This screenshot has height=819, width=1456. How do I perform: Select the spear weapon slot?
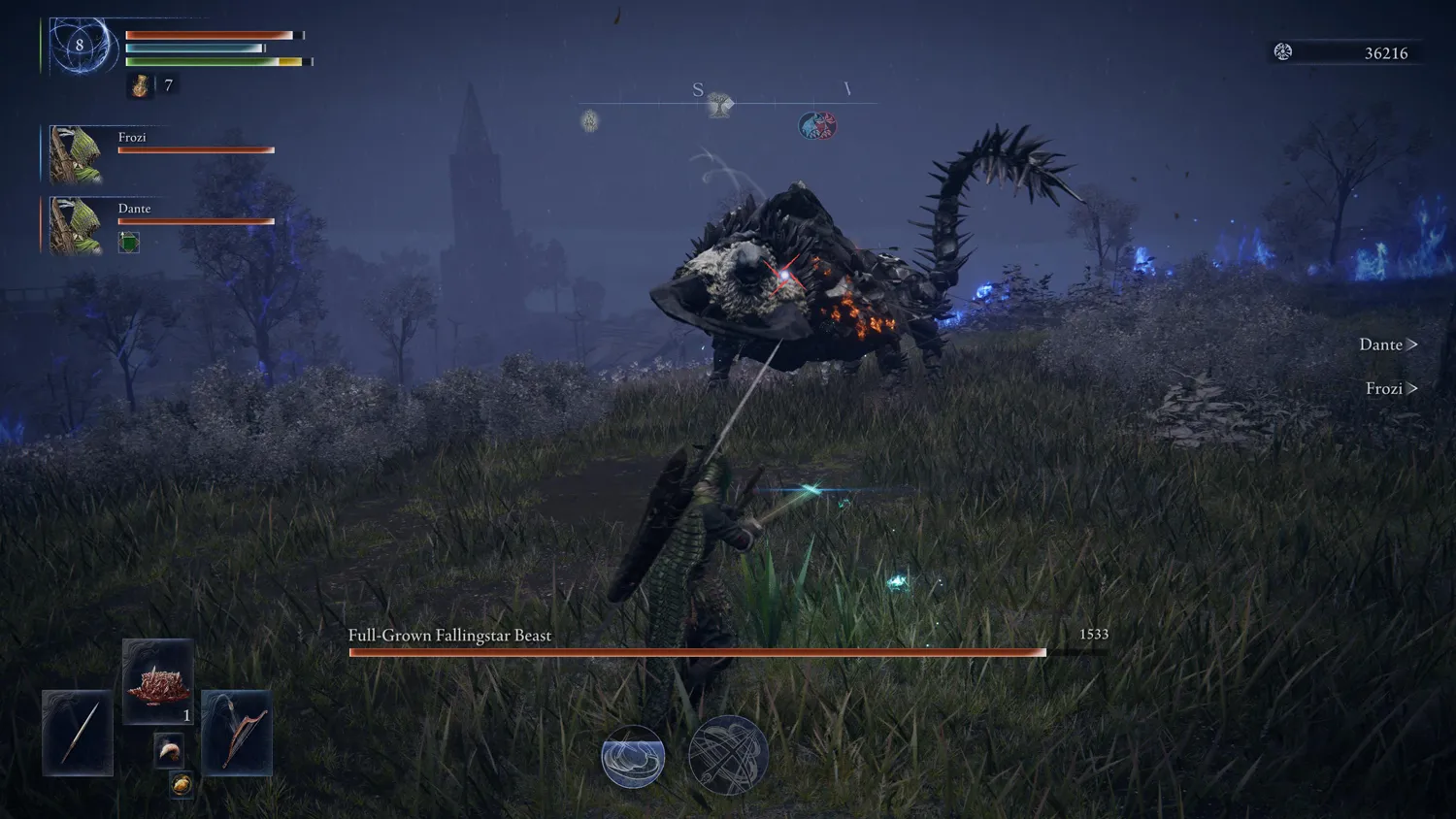tap(78, 733)
